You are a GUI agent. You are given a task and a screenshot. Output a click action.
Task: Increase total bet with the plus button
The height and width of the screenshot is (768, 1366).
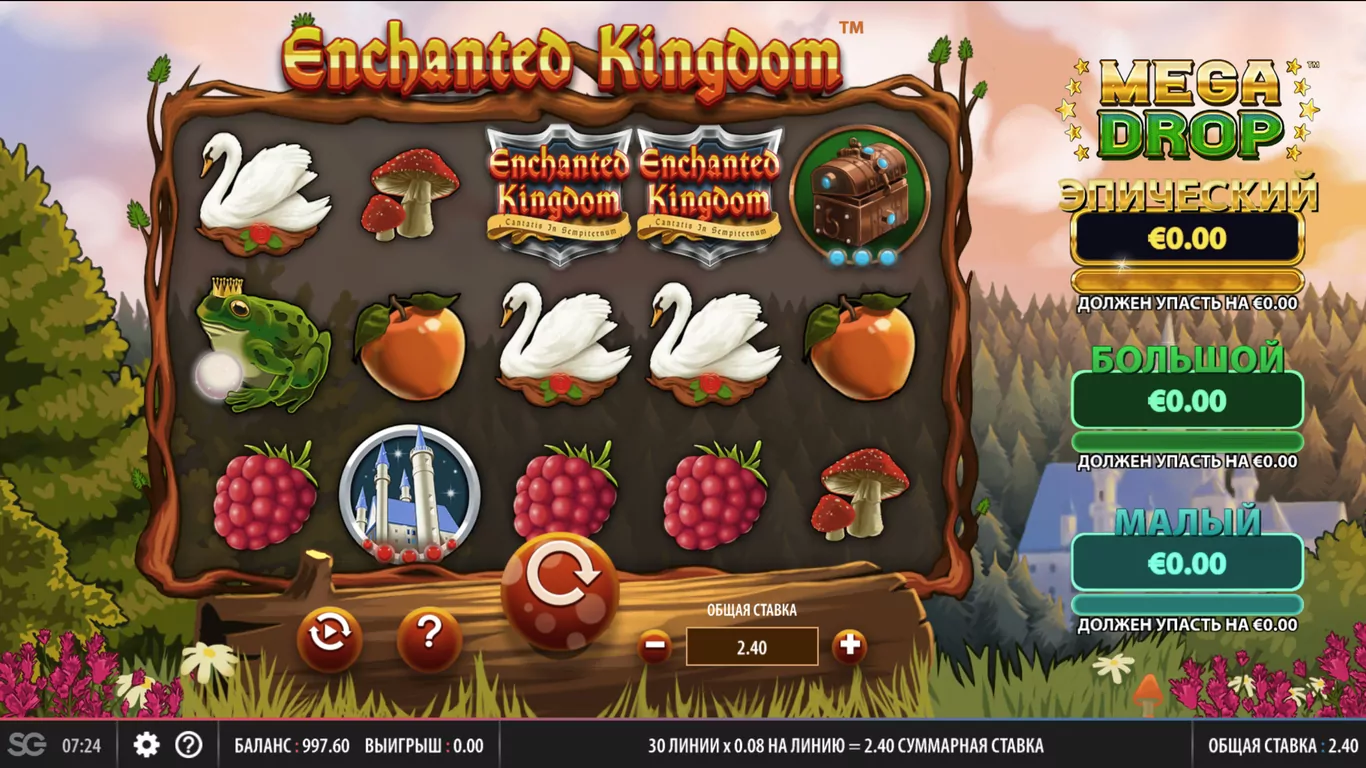click(x=849, y=646)
